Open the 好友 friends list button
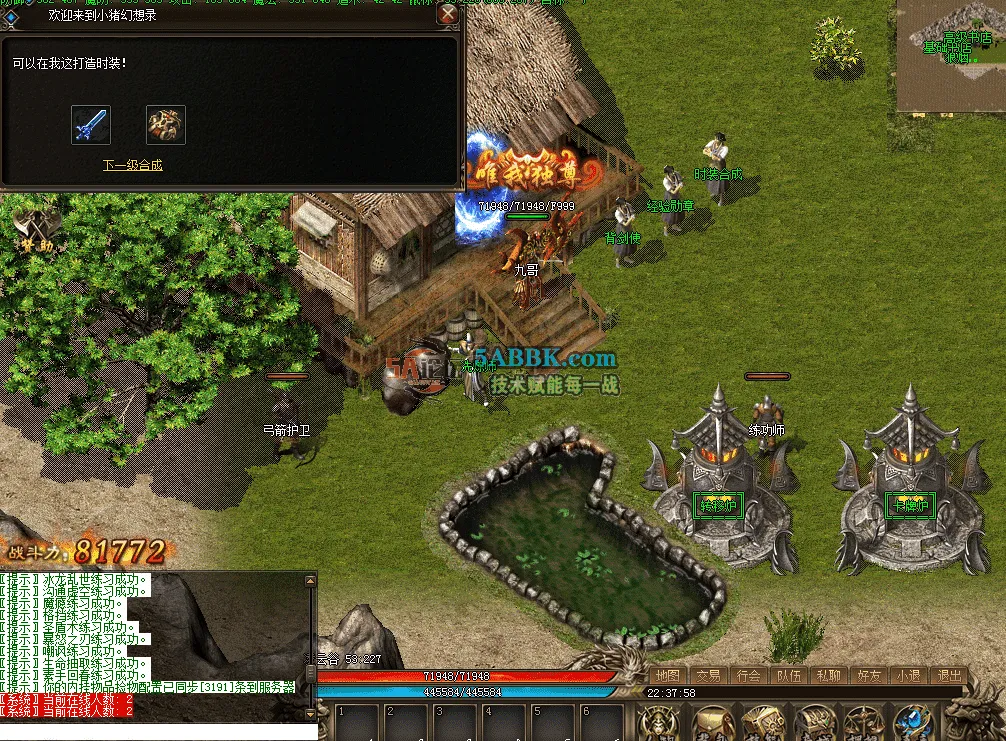Image resolution: width=1006 pixels, height=741 pixels. [868, 675]
